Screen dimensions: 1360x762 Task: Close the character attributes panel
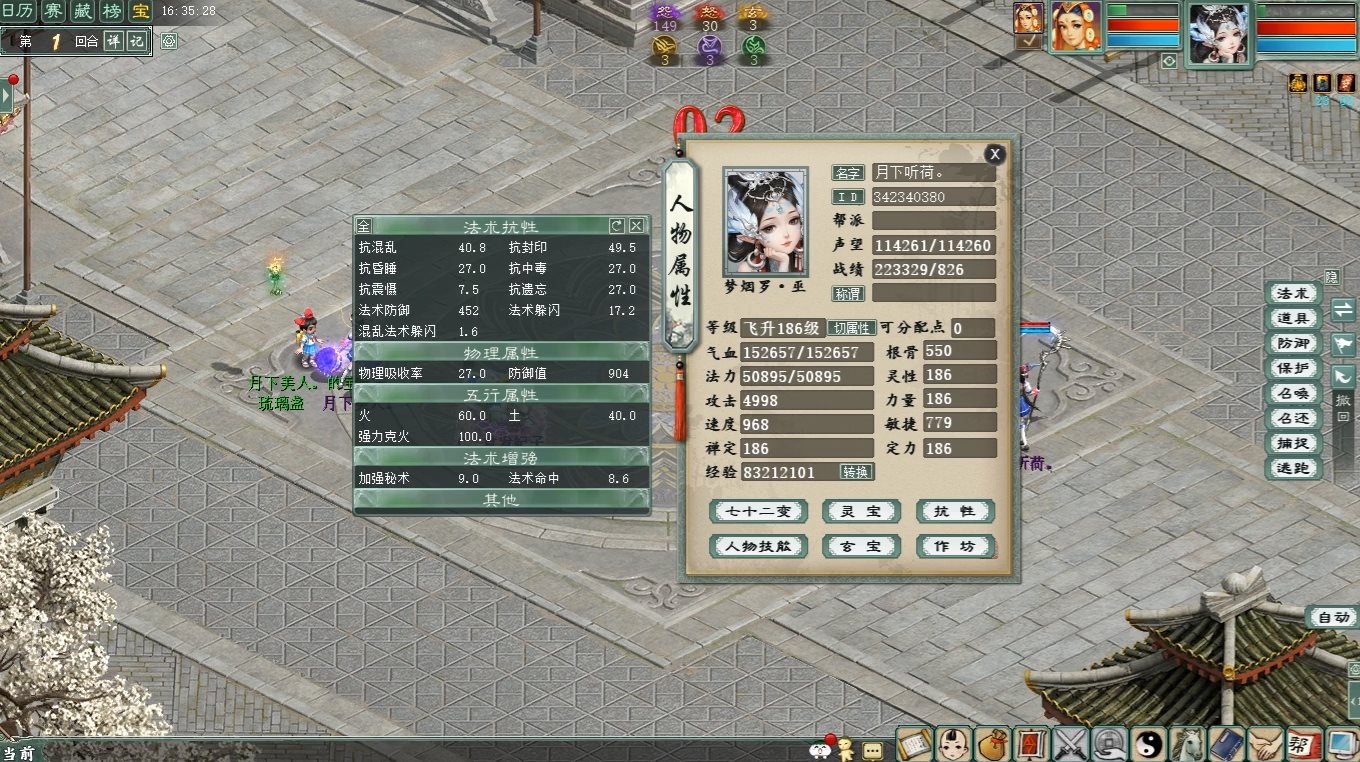[994, 154]
